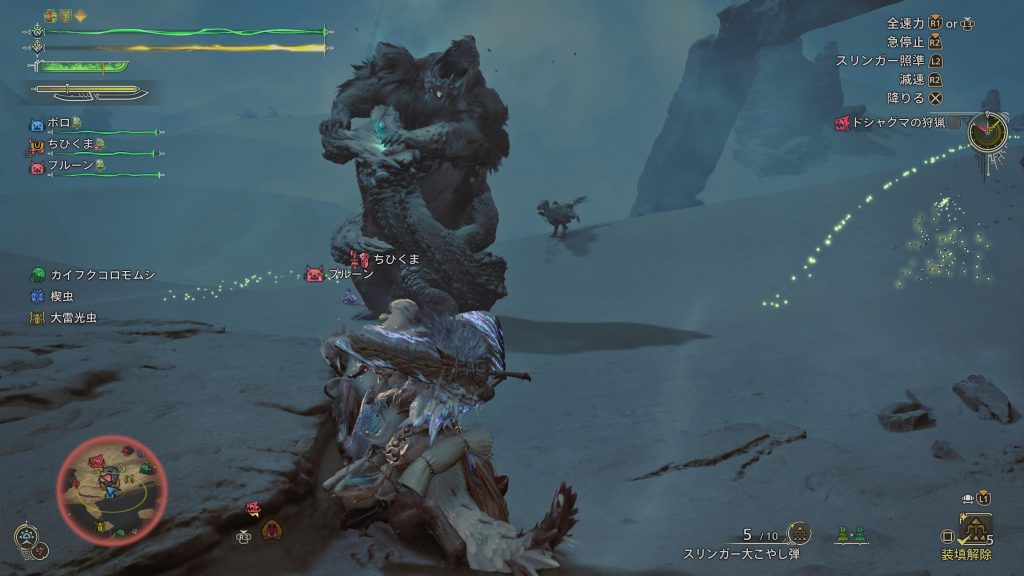Viewport: 1024px width, 576px height.
Task: Open the ドシャグマの狩猟 quest tracker
Action: pyautogui.click(x=895, y=122)
